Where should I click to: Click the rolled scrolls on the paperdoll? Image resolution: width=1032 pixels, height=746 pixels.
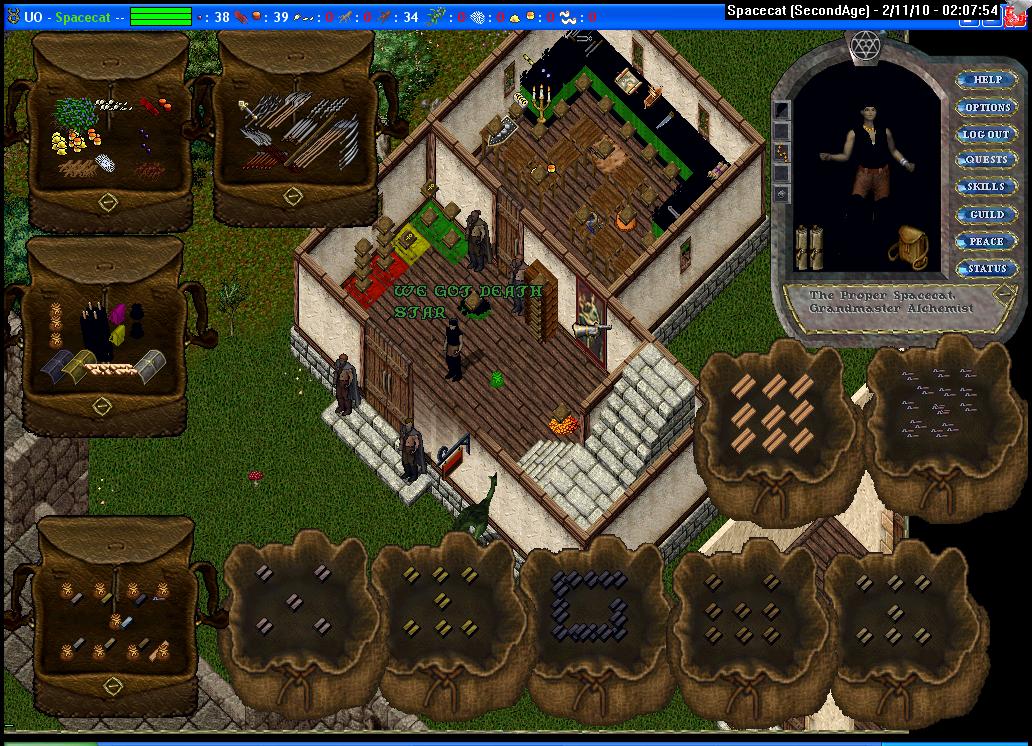pyautogui.click(x=809, y=247)
